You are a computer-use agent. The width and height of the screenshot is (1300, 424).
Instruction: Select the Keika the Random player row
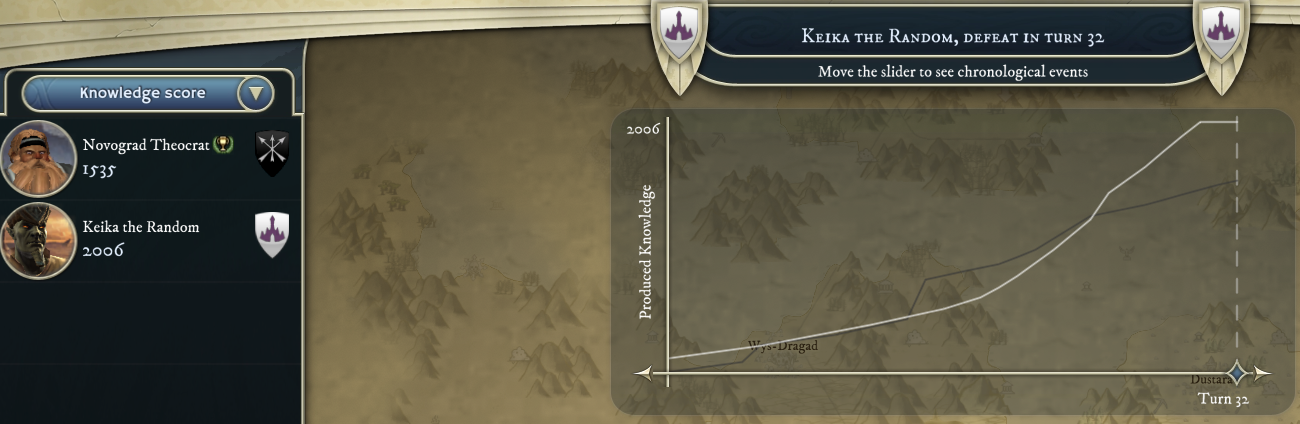click(150, 240)
